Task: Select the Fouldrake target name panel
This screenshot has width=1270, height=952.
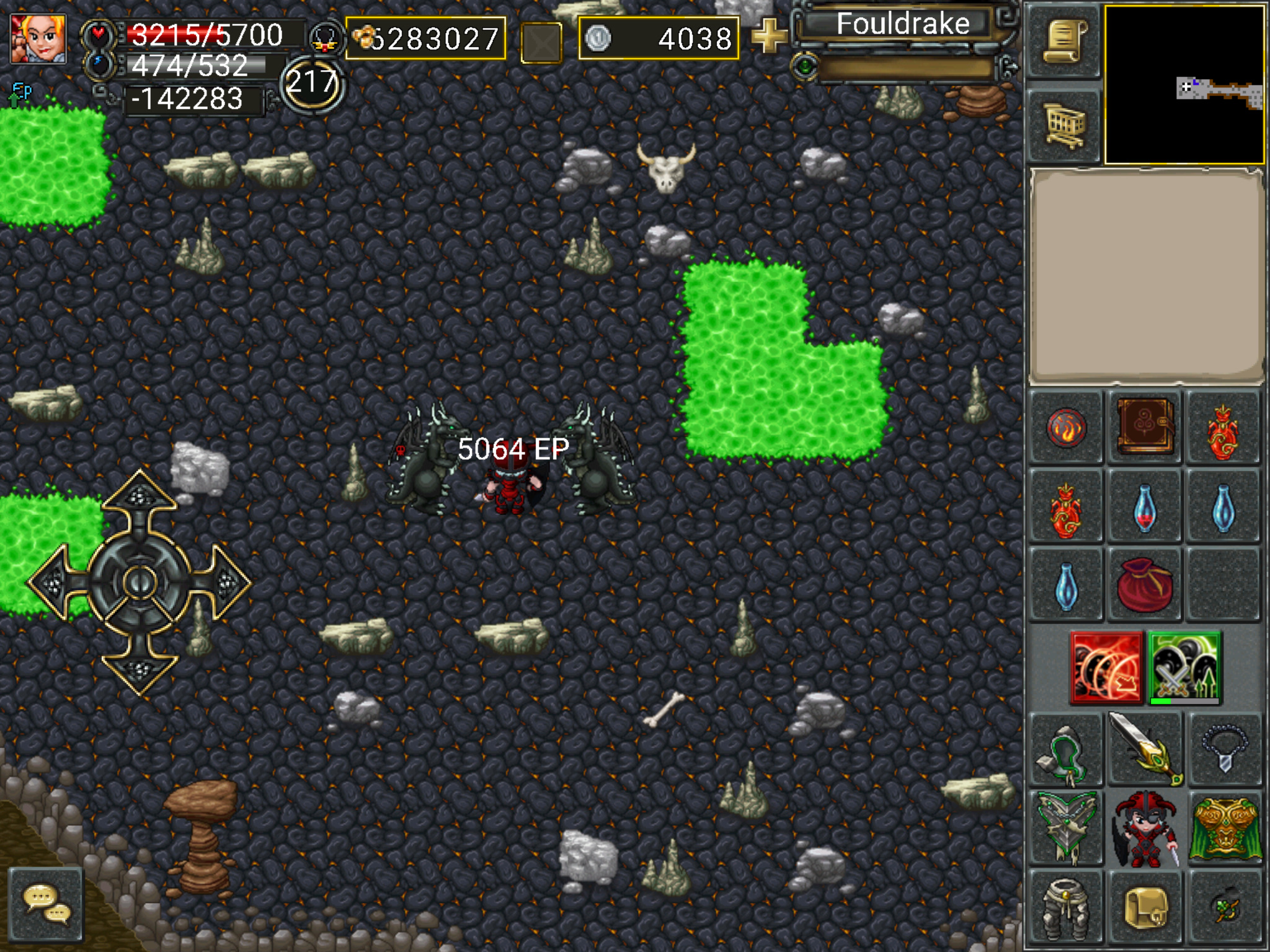Action: tap(902, 25)
